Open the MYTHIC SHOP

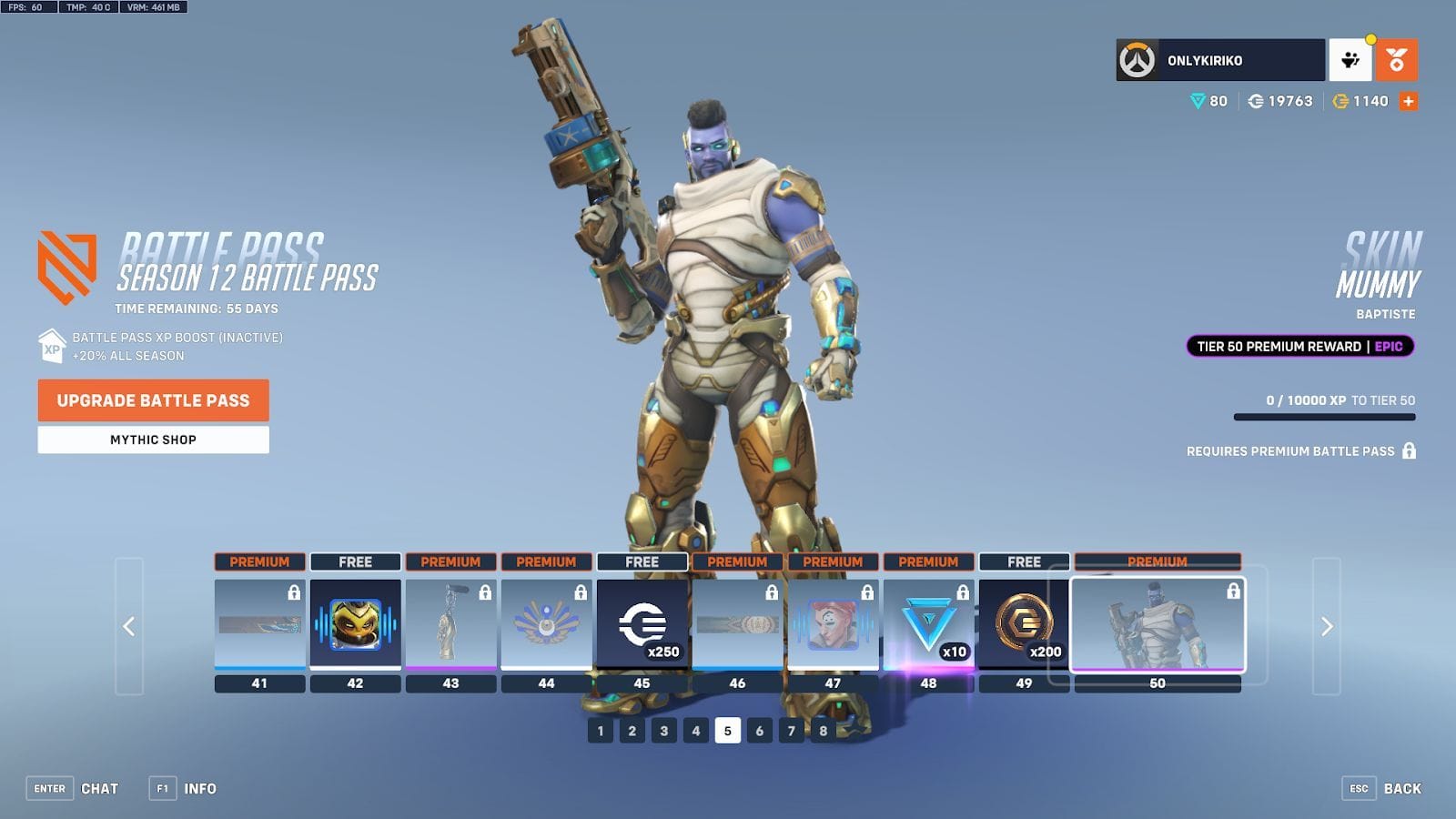pyautogui.click(x=152, y=440)
